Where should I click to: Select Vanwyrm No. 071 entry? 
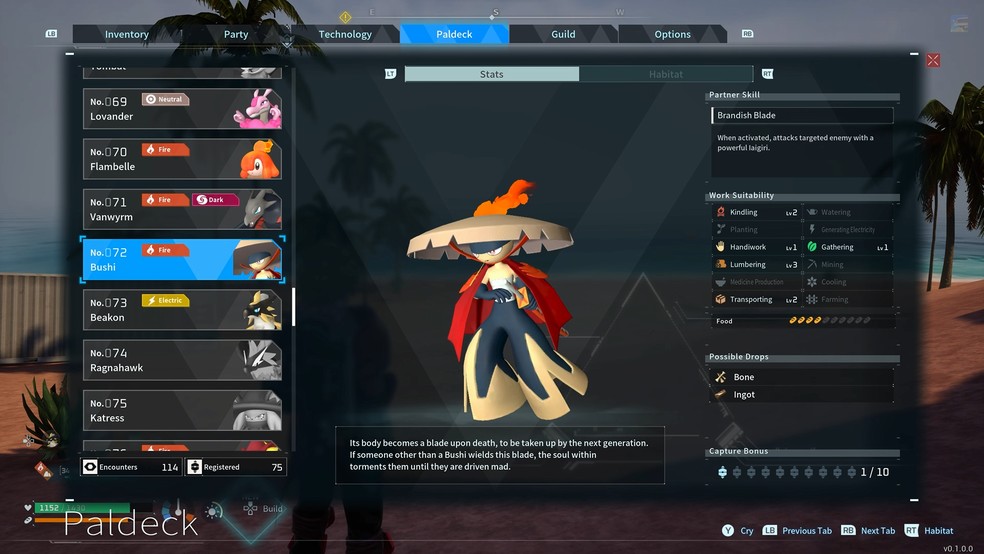[x=182, y=209]
